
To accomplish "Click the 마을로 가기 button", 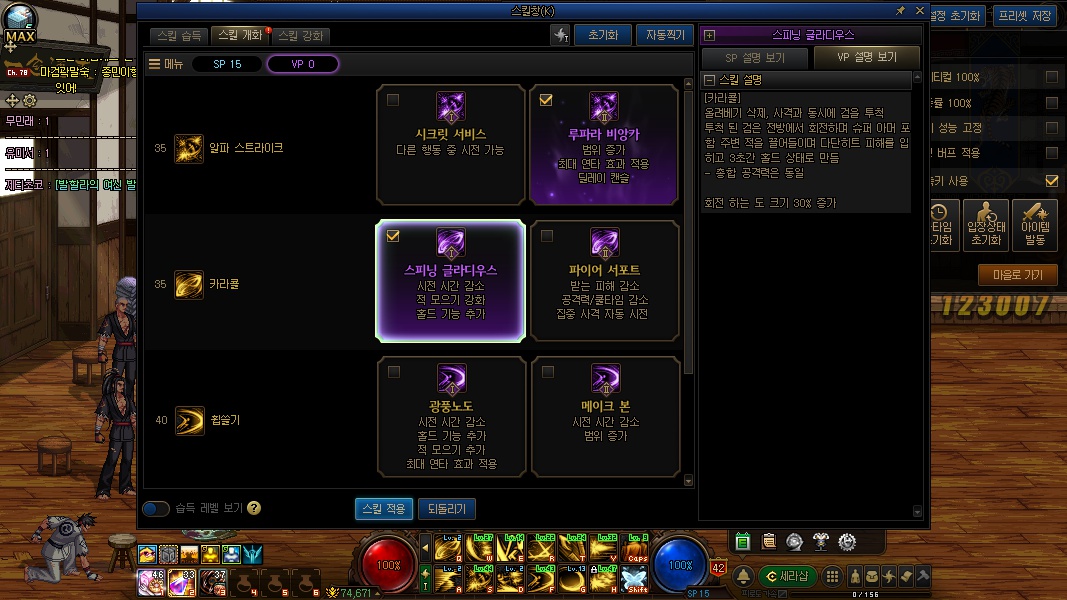I will [x=1017, y=275].
